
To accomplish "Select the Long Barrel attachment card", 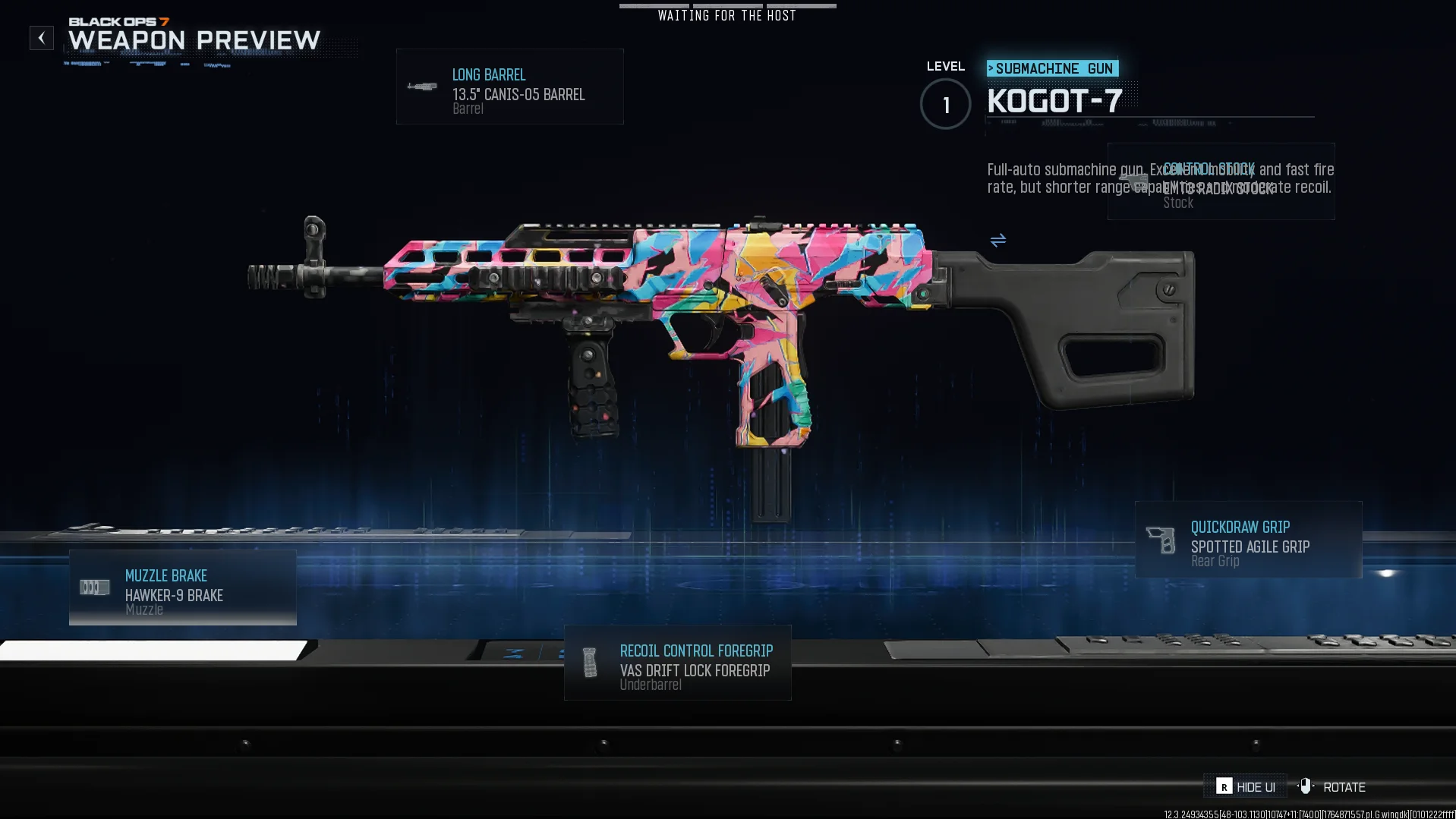I will click(x=509, y=87).
